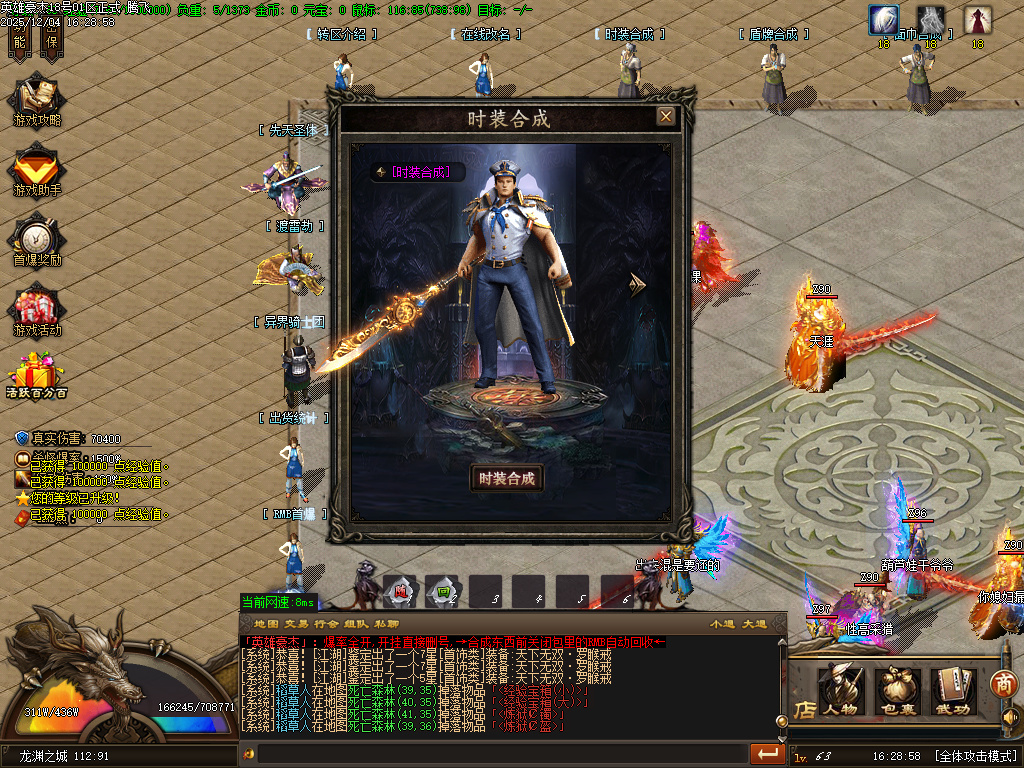The height and width of the screenshot is (768, 1024).
Task: Open the 游戏助手 game assistant
Action: [x=37, y=172]
